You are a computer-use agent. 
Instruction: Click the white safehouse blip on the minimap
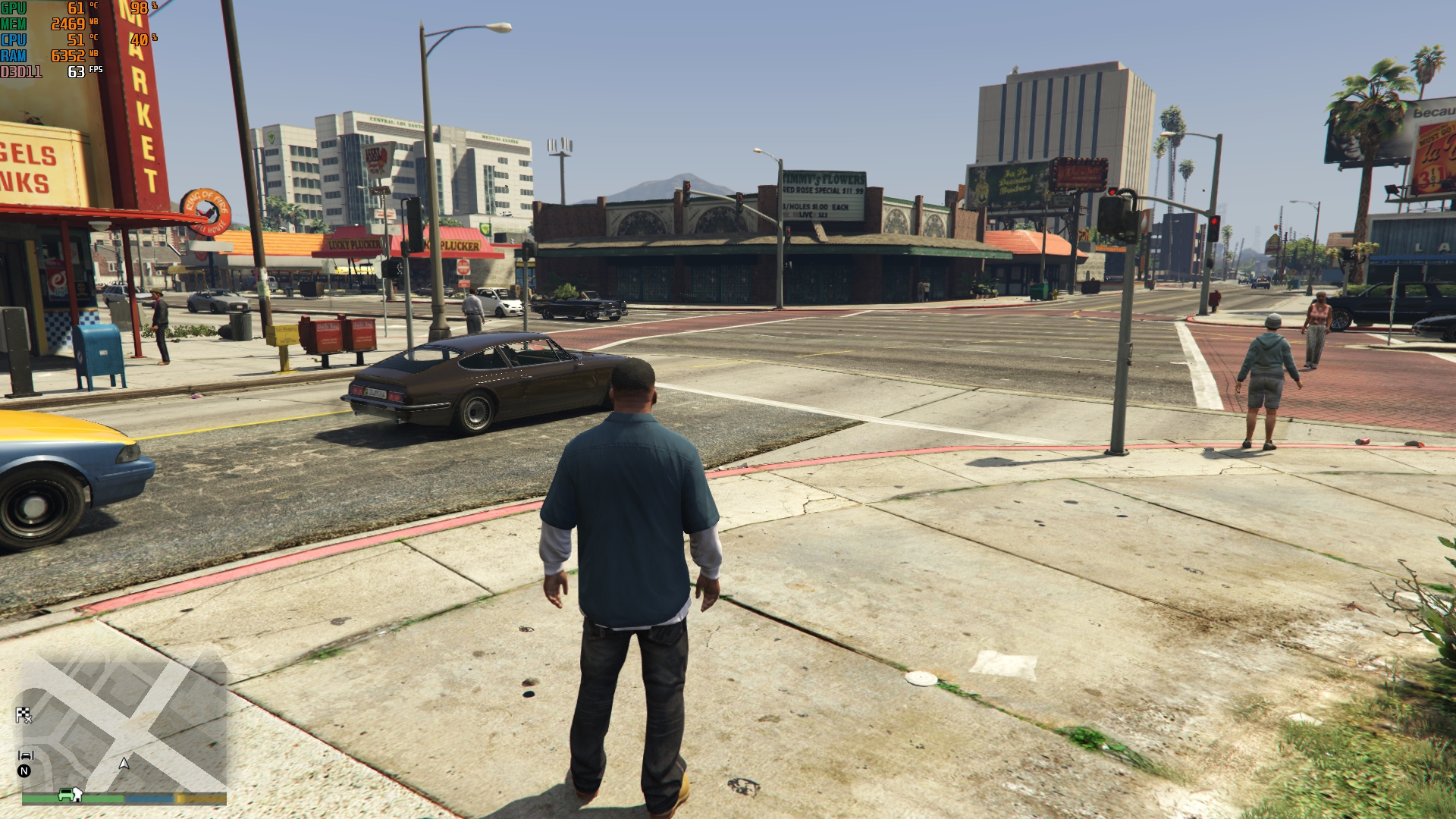point(78,794)
